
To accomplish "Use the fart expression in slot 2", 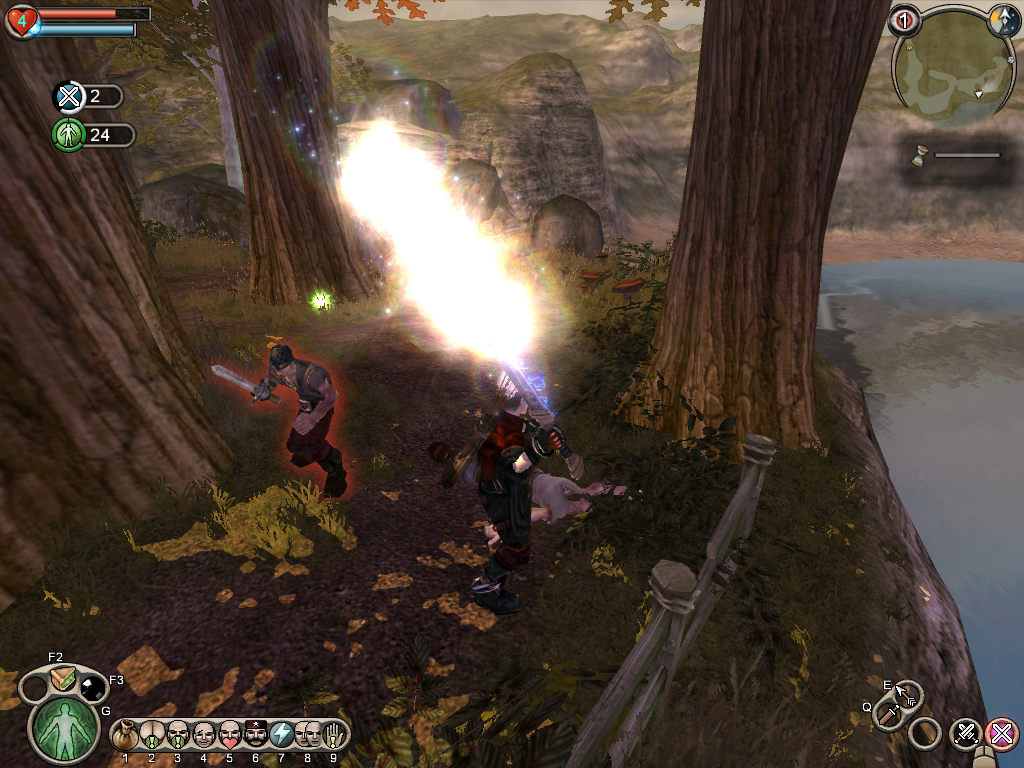I will pos(152,734).
